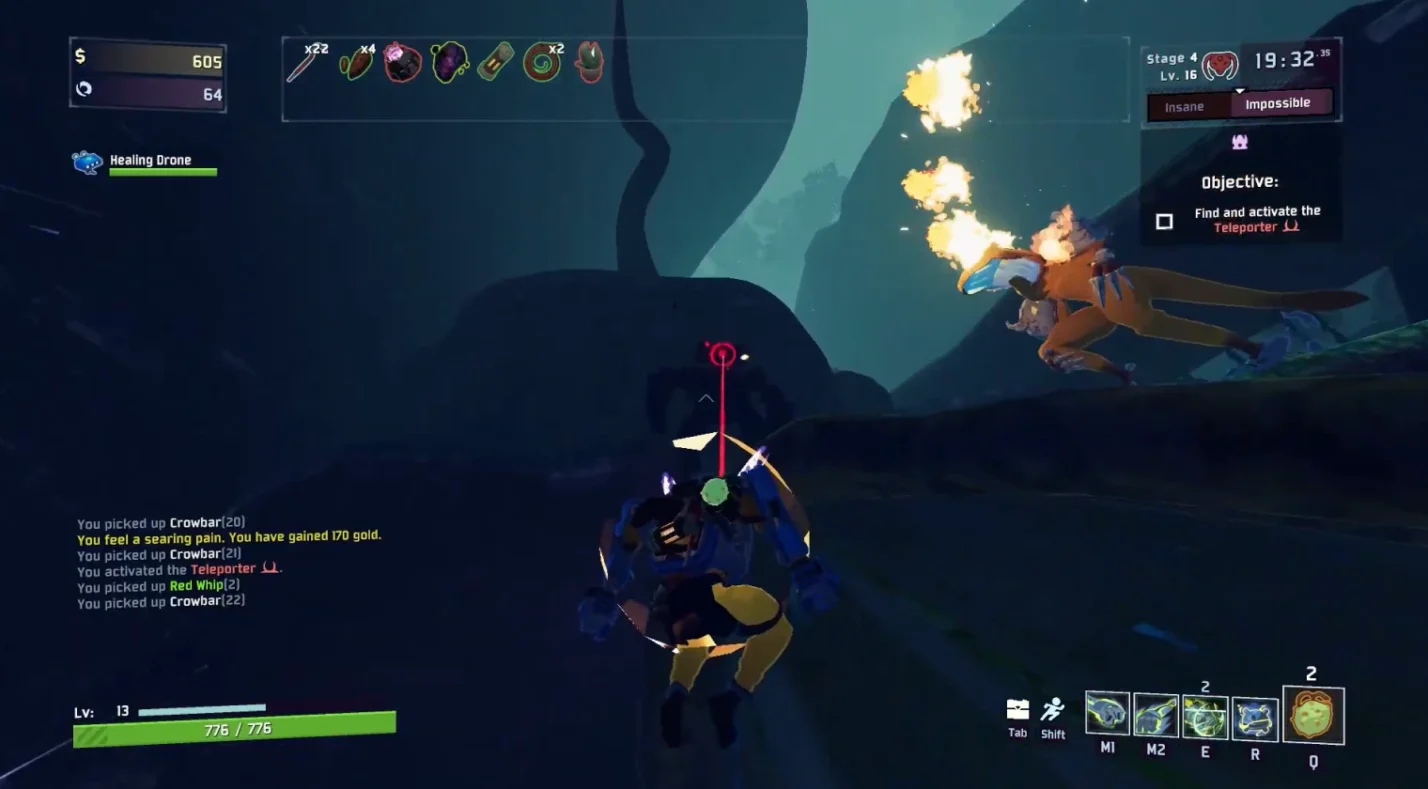Screen dimensions: 1428x789
Task: Open the inventory chest icon
Action: pos(1018,710)
